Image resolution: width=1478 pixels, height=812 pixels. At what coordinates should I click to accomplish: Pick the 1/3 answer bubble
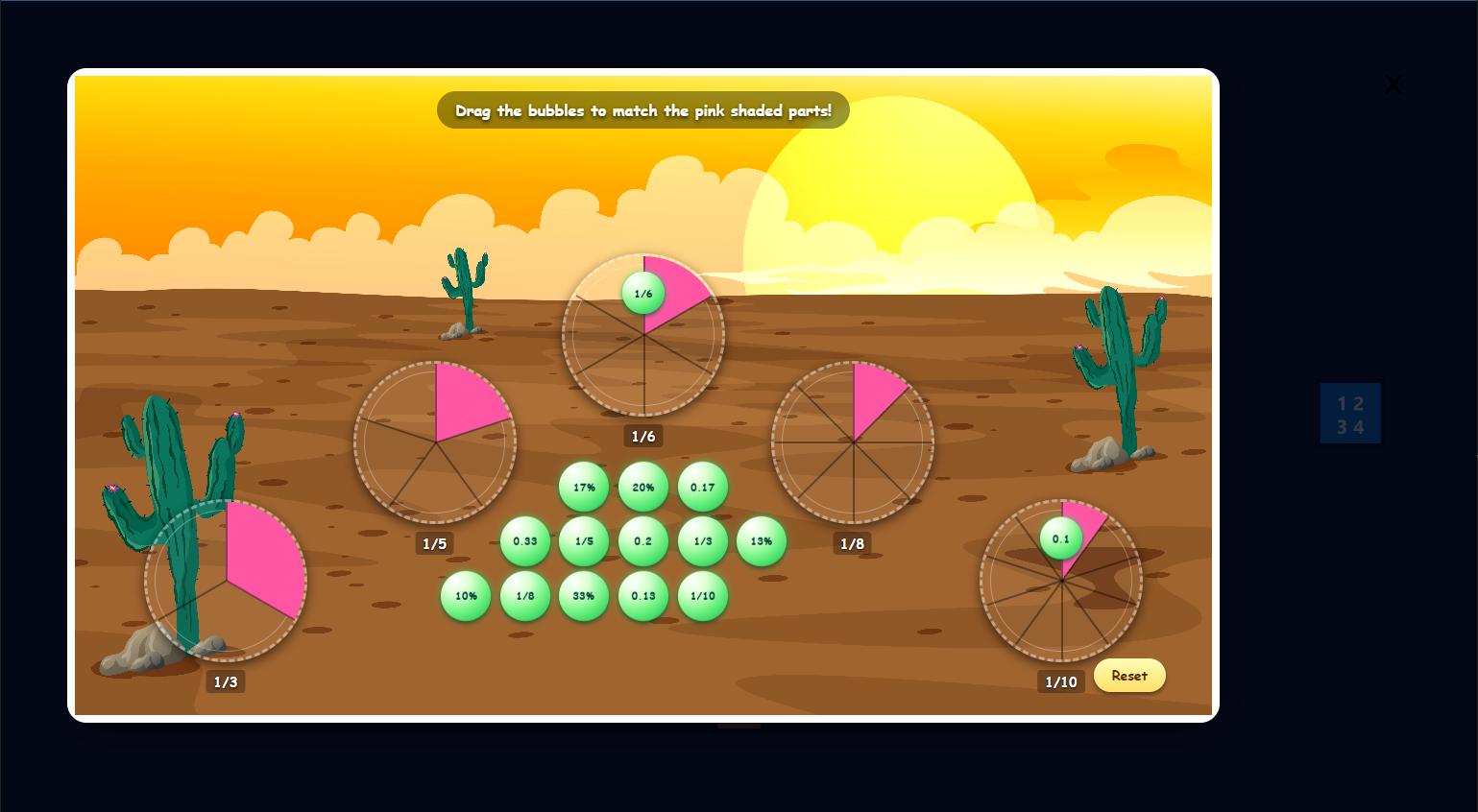pyautogui.click(x=703, y=540)
